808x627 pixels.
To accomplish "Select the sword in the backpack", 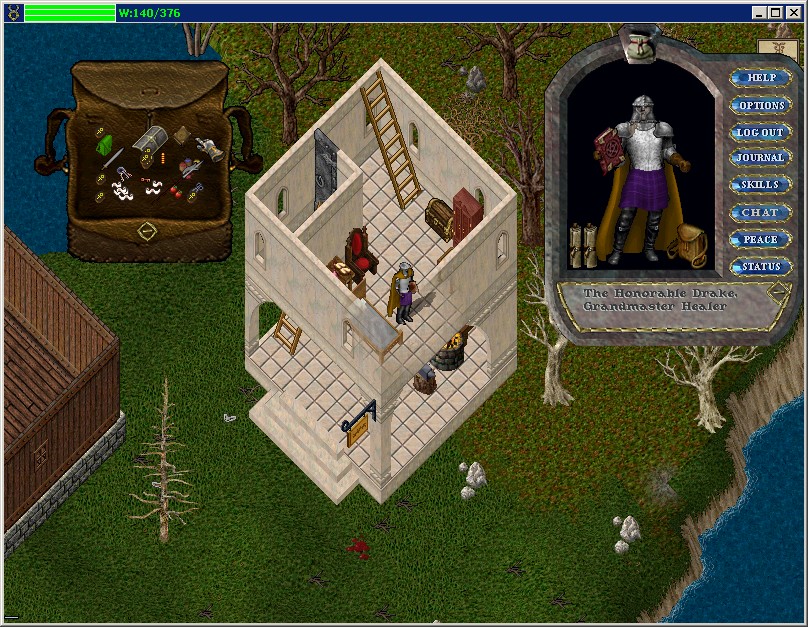I will click(x=113, y=160).
